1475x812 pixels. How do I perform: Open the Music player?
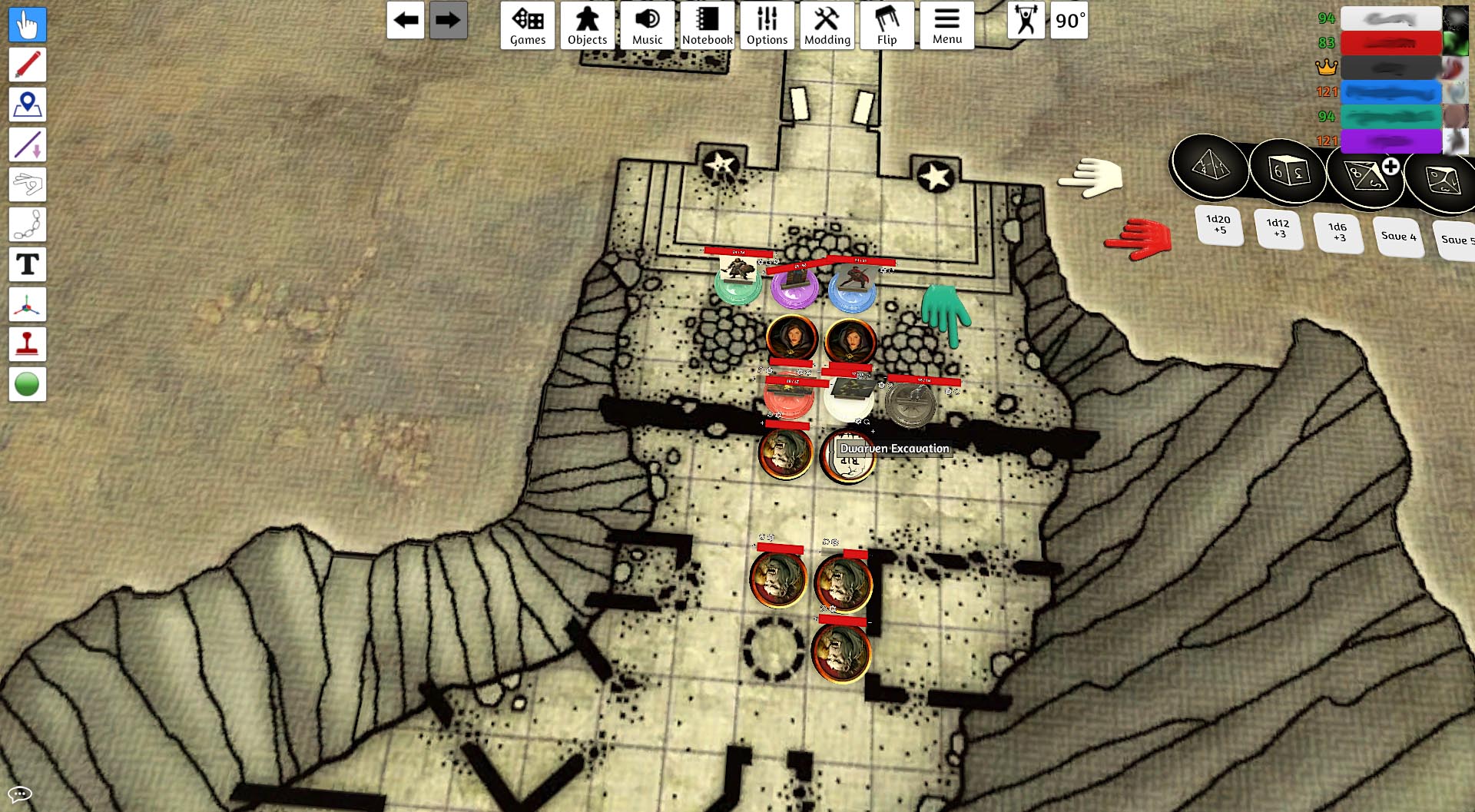(x=647, y=25)
